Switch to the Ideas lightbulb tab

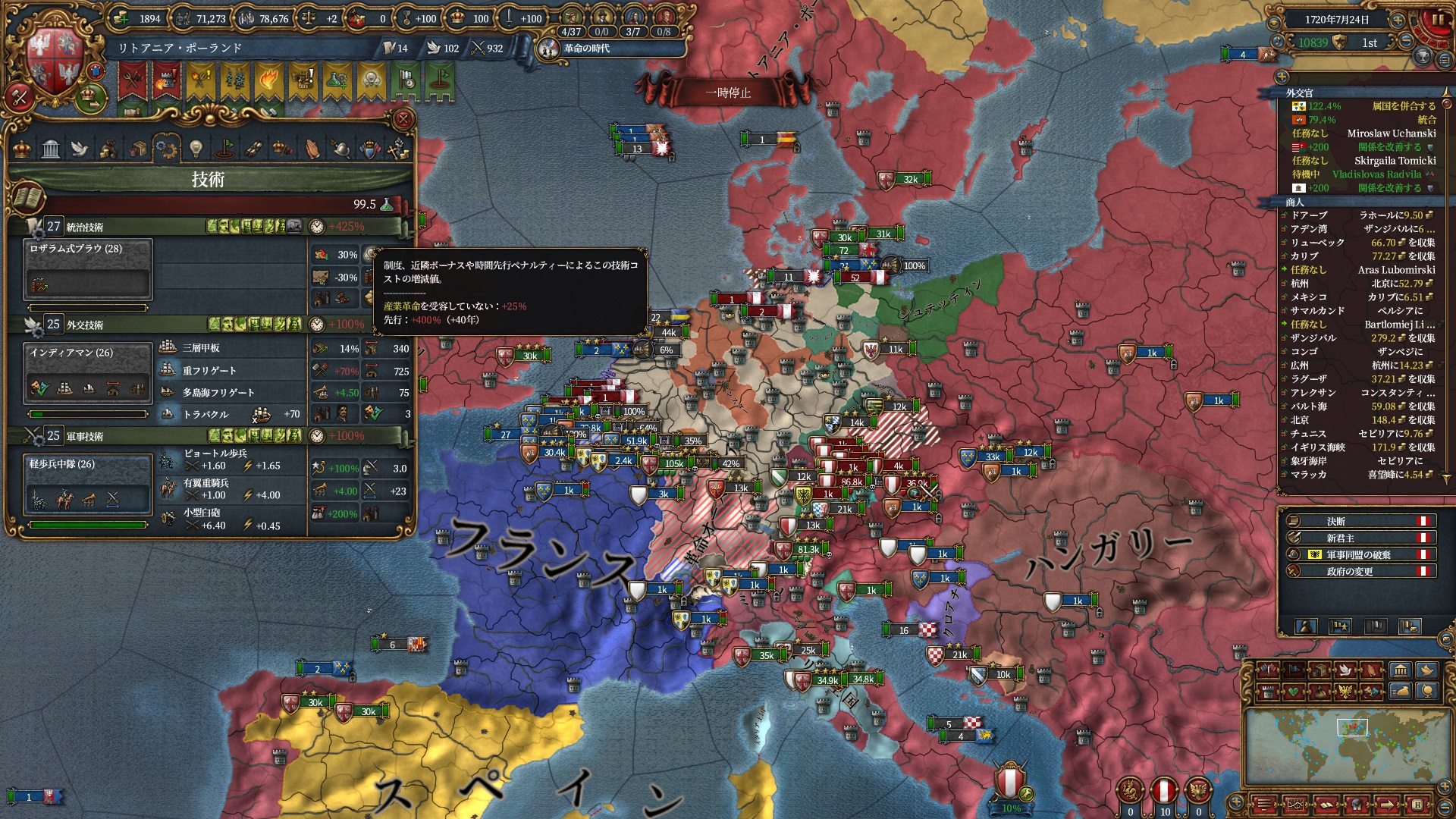(196, 148)
